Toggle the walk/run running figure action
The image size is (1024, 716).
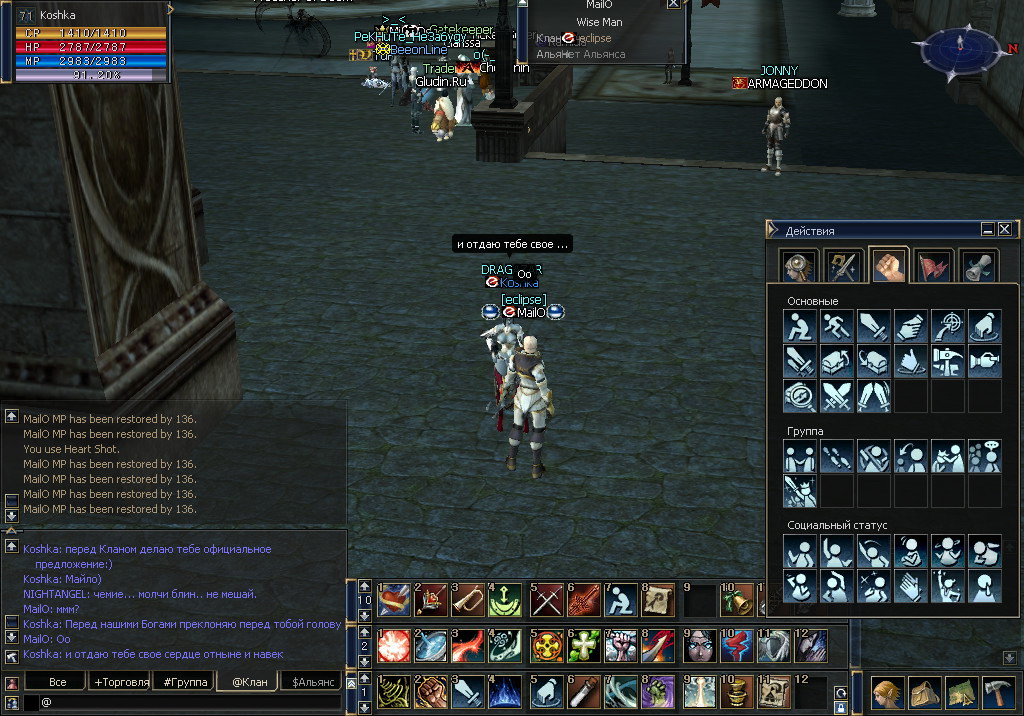pyautogui.click(x=836, y=325)
